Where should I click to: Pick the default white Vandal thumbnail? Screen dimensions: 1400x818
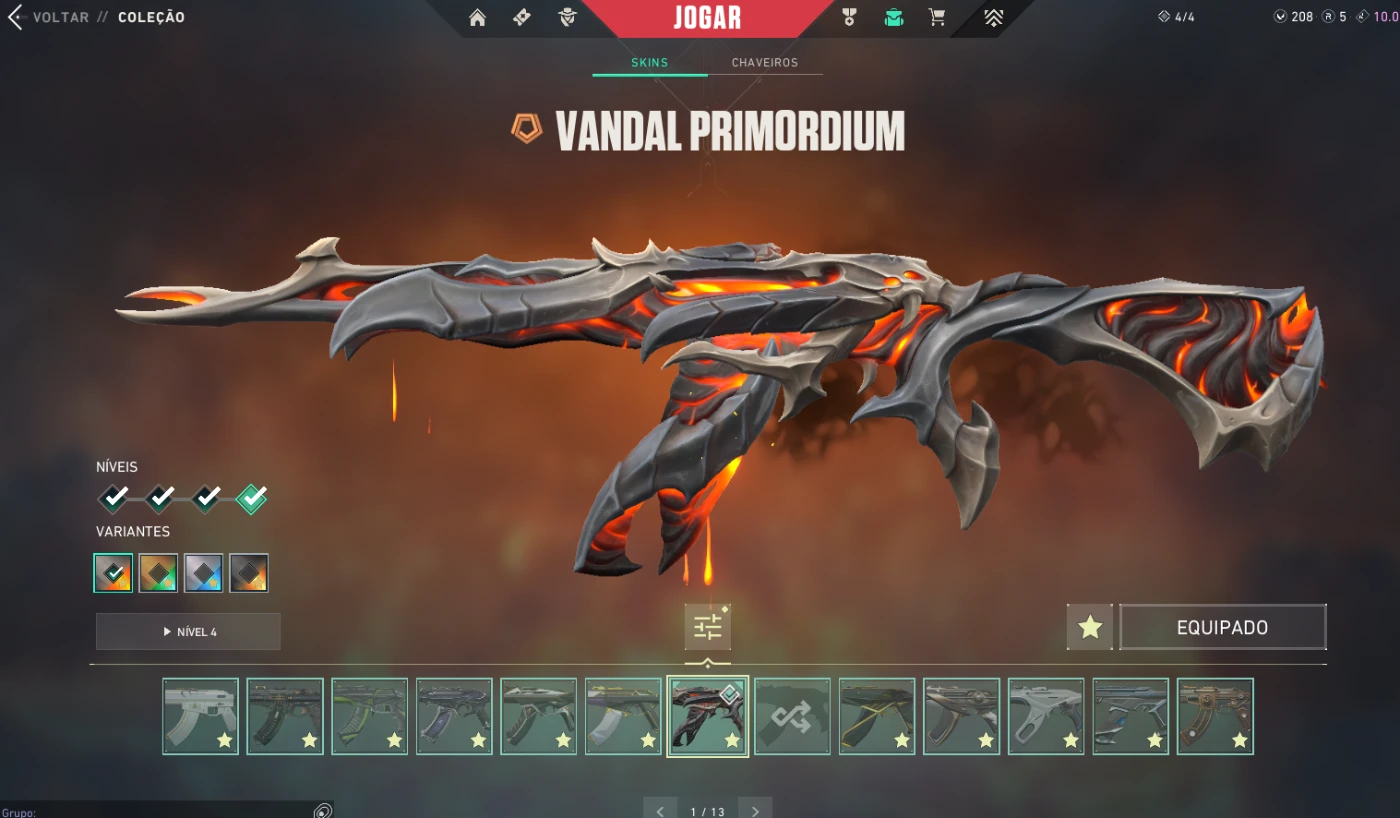click(200, 716)
